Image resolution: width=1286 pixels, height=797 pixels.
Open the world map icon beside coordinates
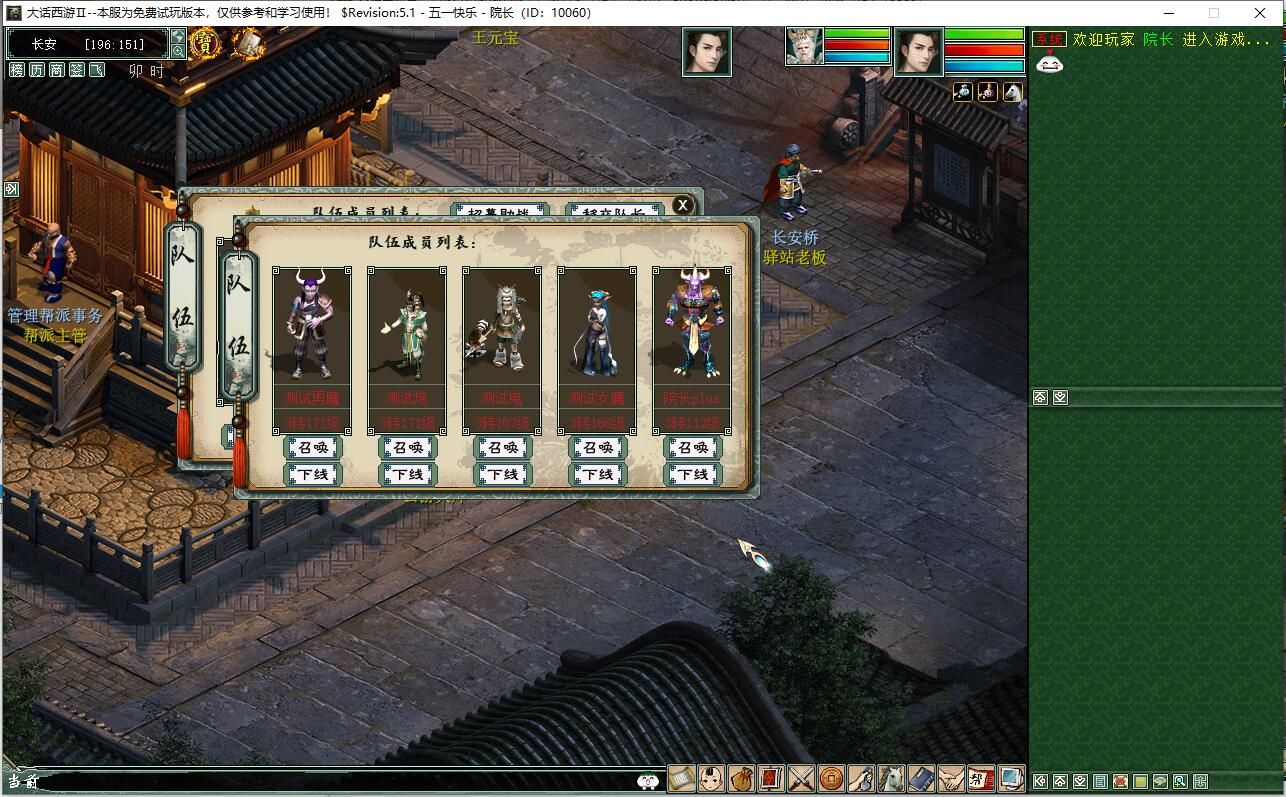click(x=178, y=37)
